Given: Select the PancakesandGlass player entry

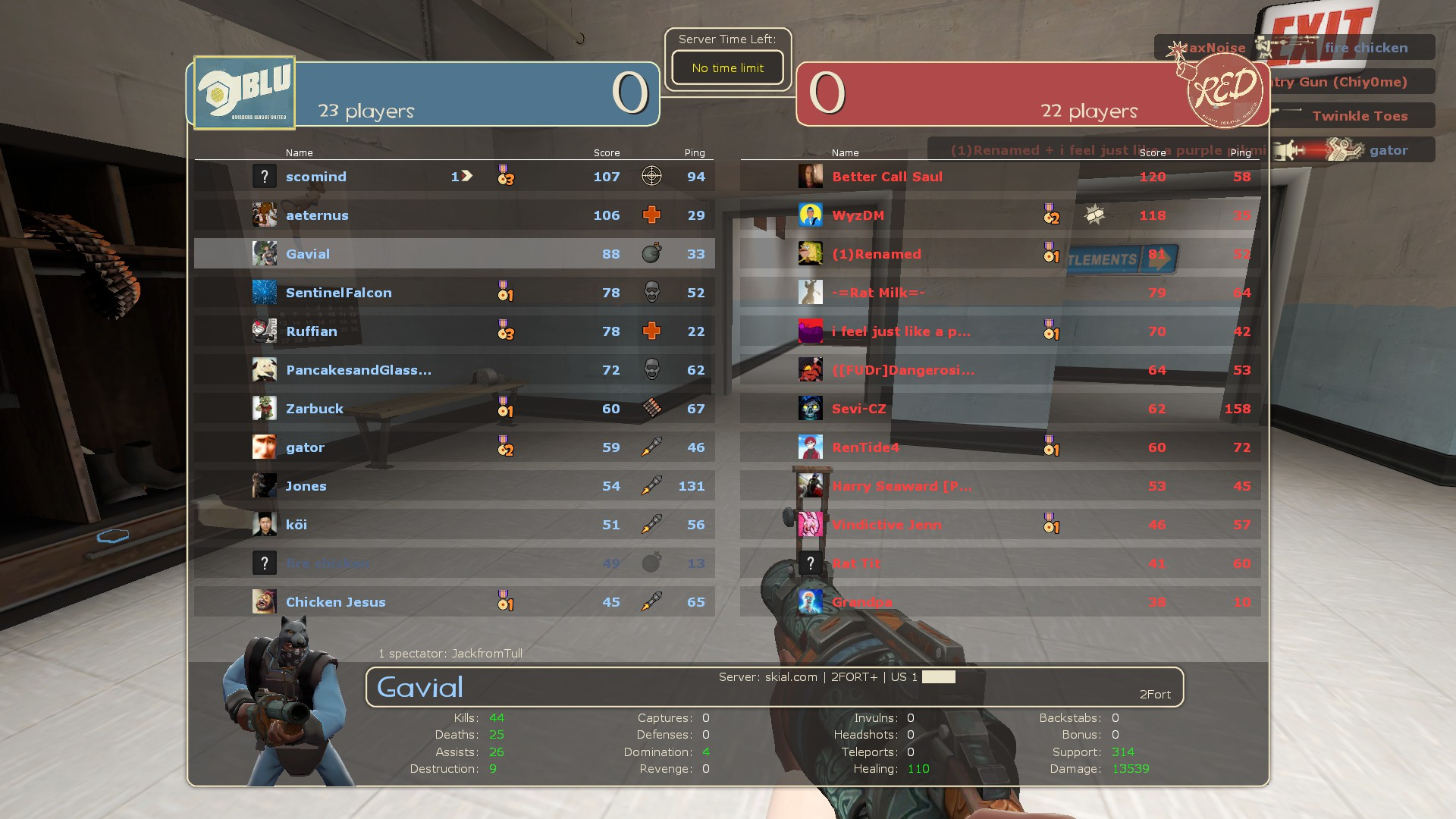Looking at the screenshot, I should (453, 370).
